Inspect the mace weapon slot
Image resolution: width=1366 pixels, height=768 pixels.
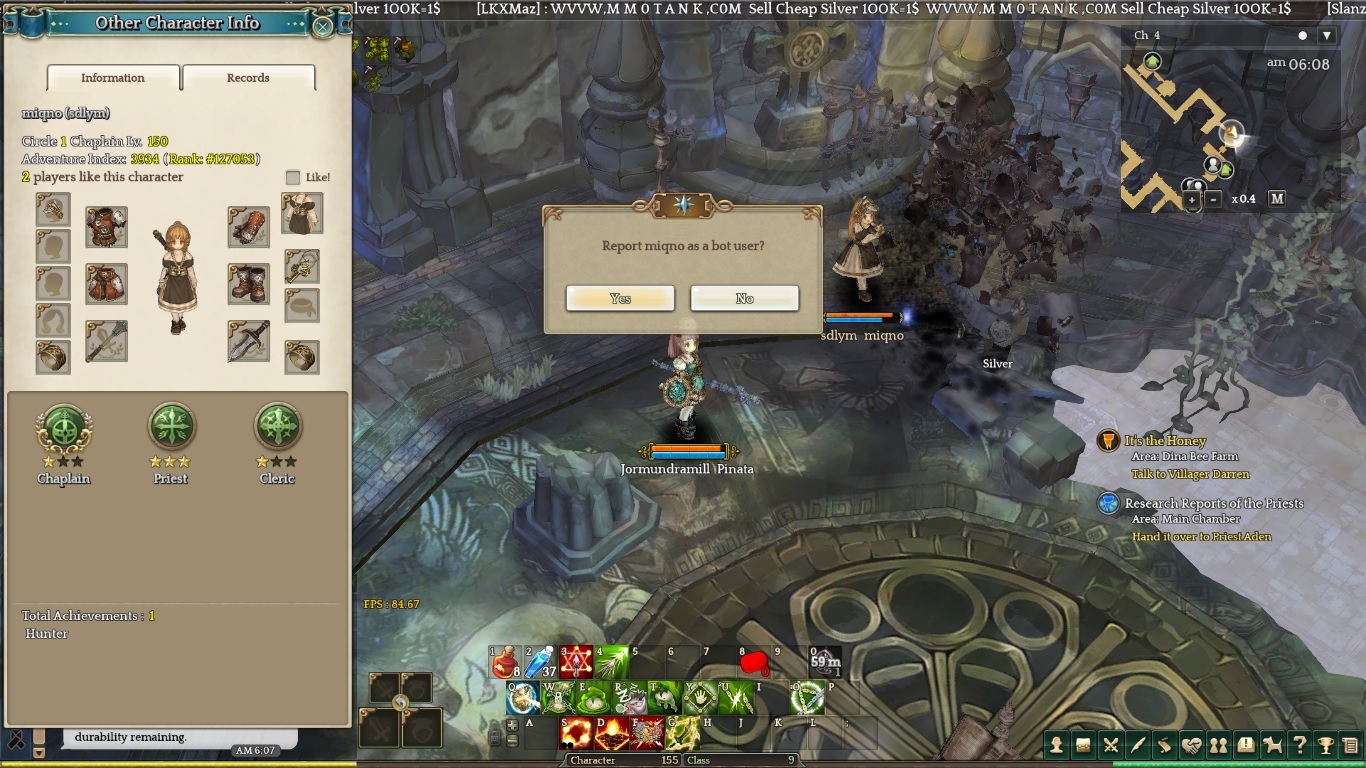pos(106,341)
